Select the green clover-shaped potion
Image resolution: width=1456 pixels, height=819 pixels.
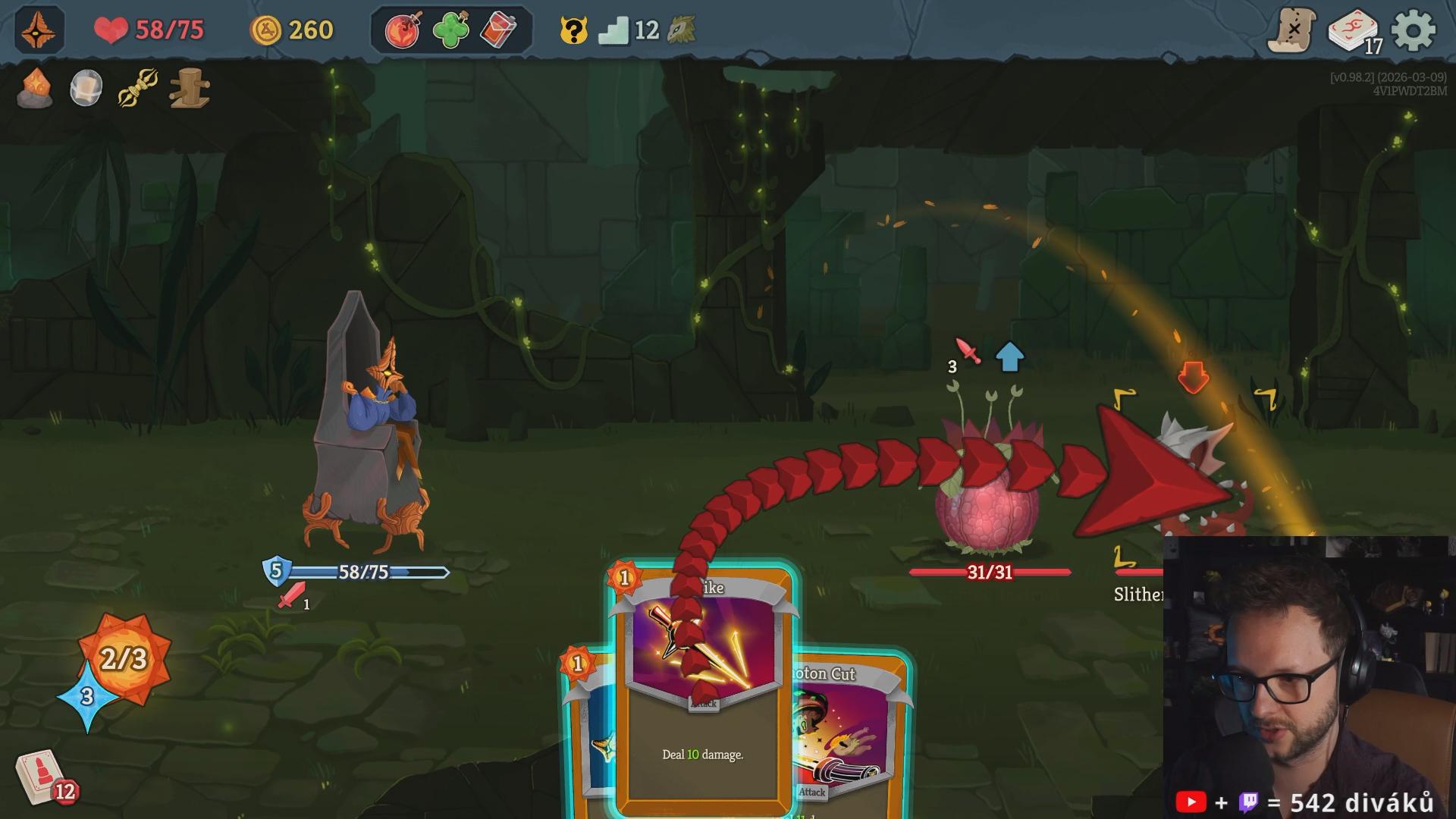pyautogui.click(x=450, y=30)
